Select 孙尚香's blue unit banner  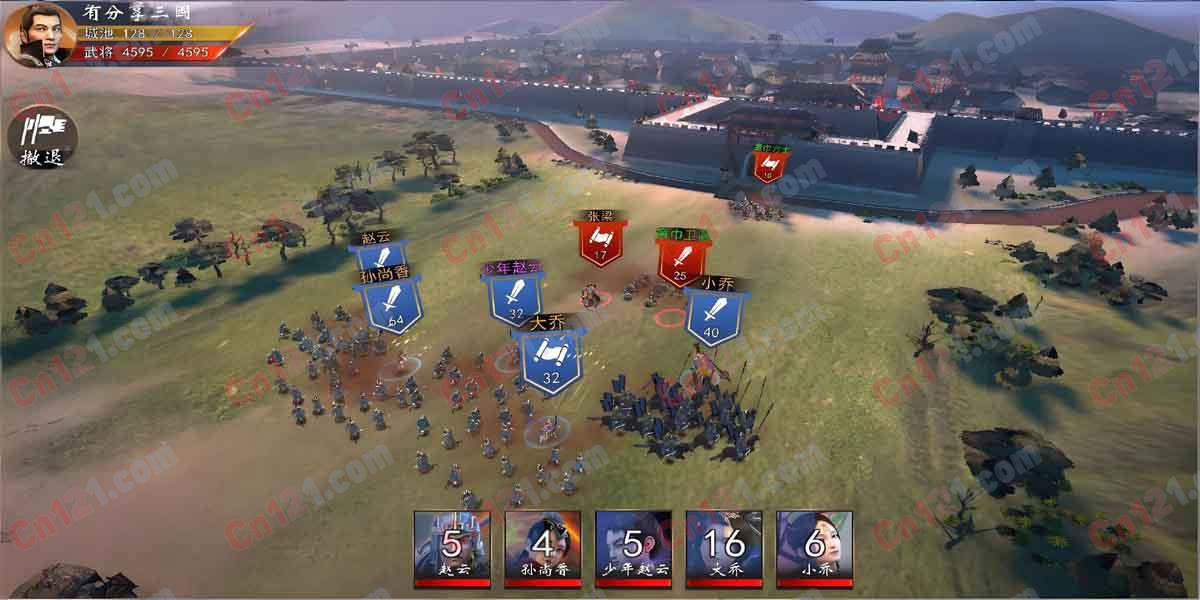click(x=387, y=304)
